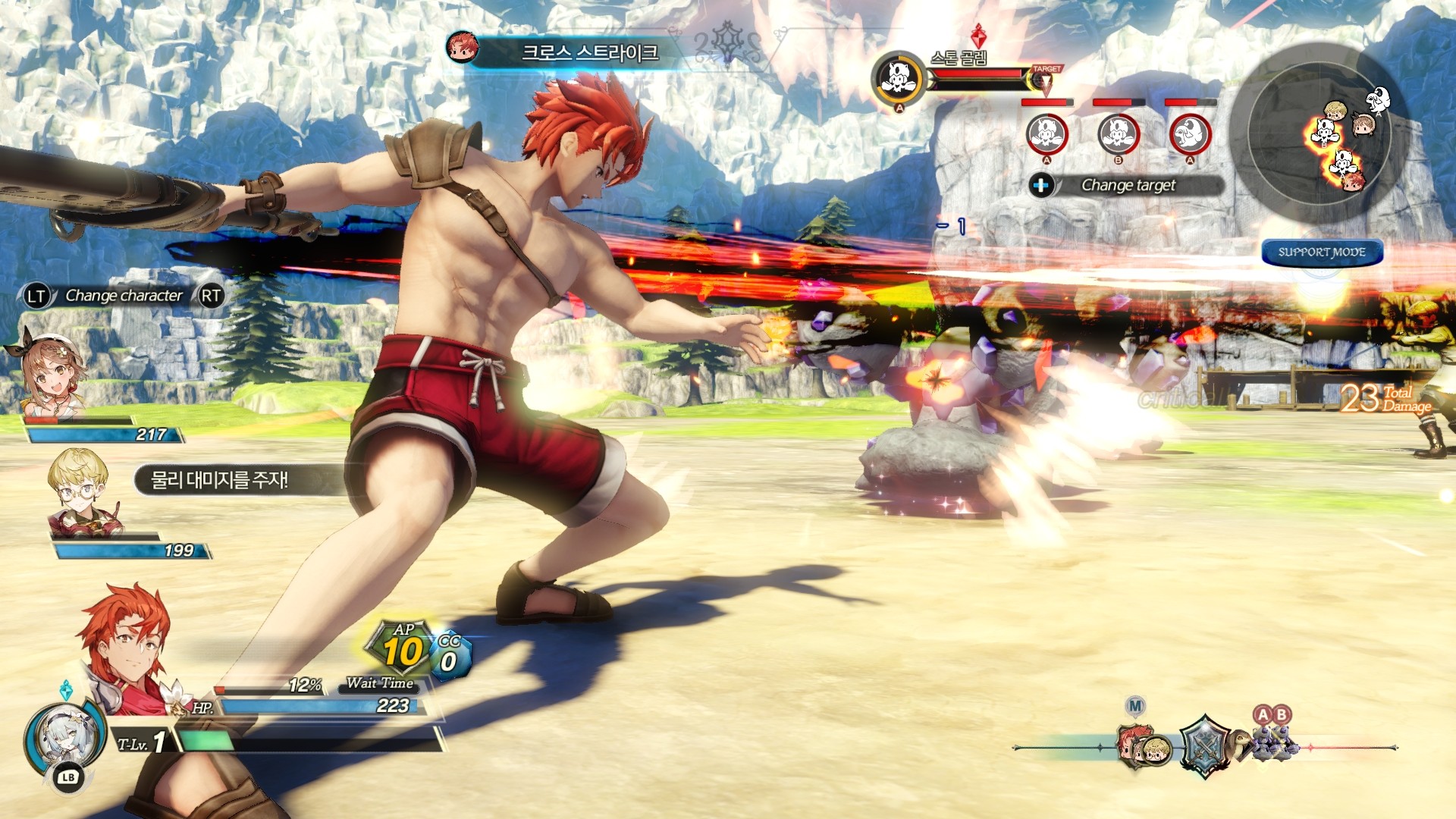Image resolution: width=1456 pixels, height=819 pixels.
Task: Select the white-haired support character icon
Action: click(x=63, y=737)
